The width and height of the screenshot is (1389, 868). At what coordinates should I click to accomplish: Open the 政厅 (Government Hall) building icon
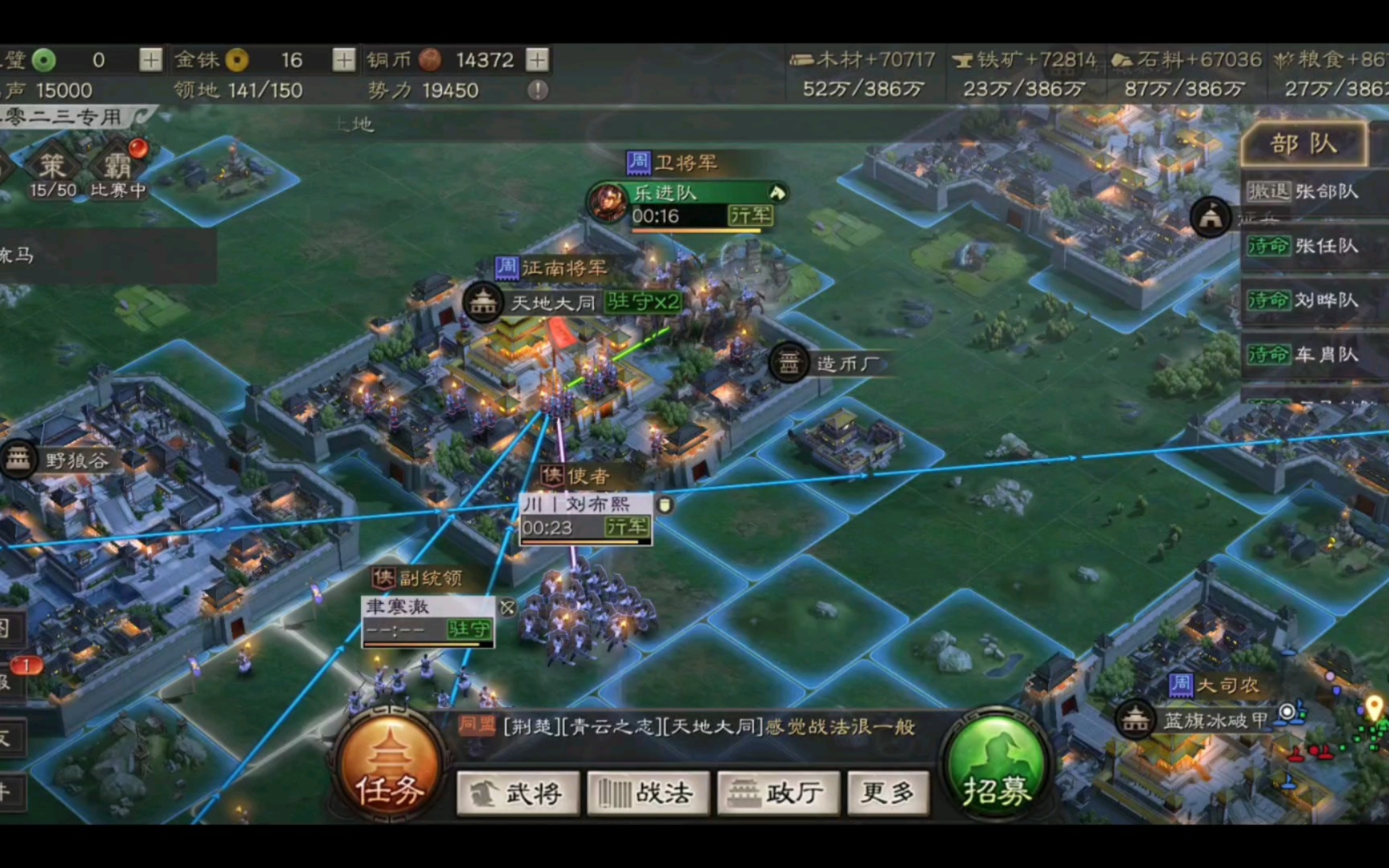pos(778,793)
